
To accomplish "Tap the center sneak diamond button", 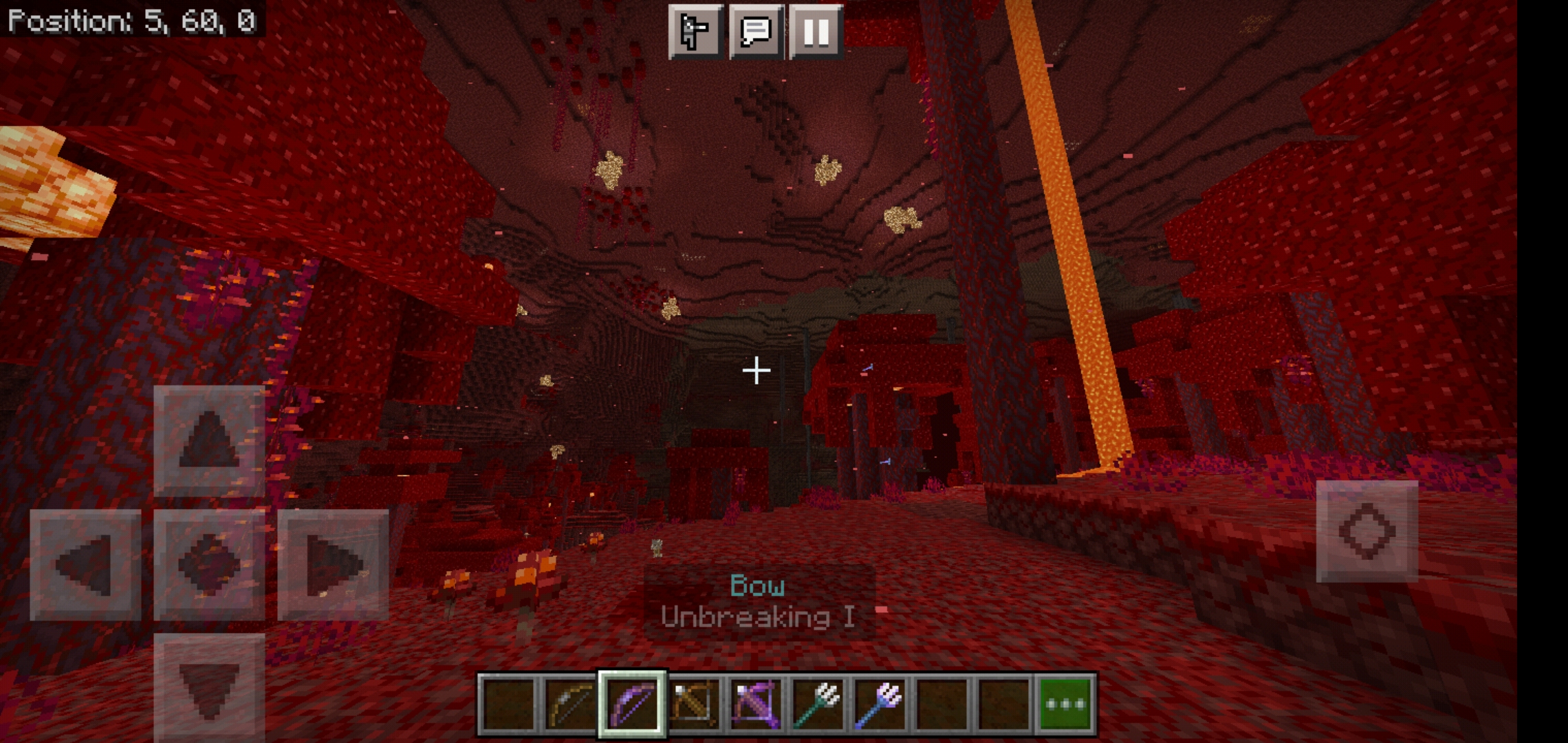I will tap(209, 565).
